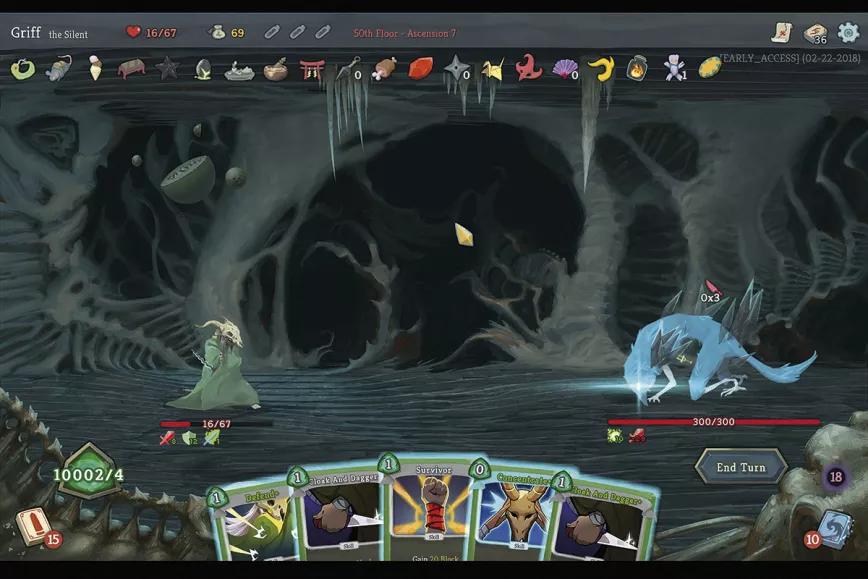This screenshot has width=868, height=579.
Task: Open the settings gear
Action: (x=848, y=33)
